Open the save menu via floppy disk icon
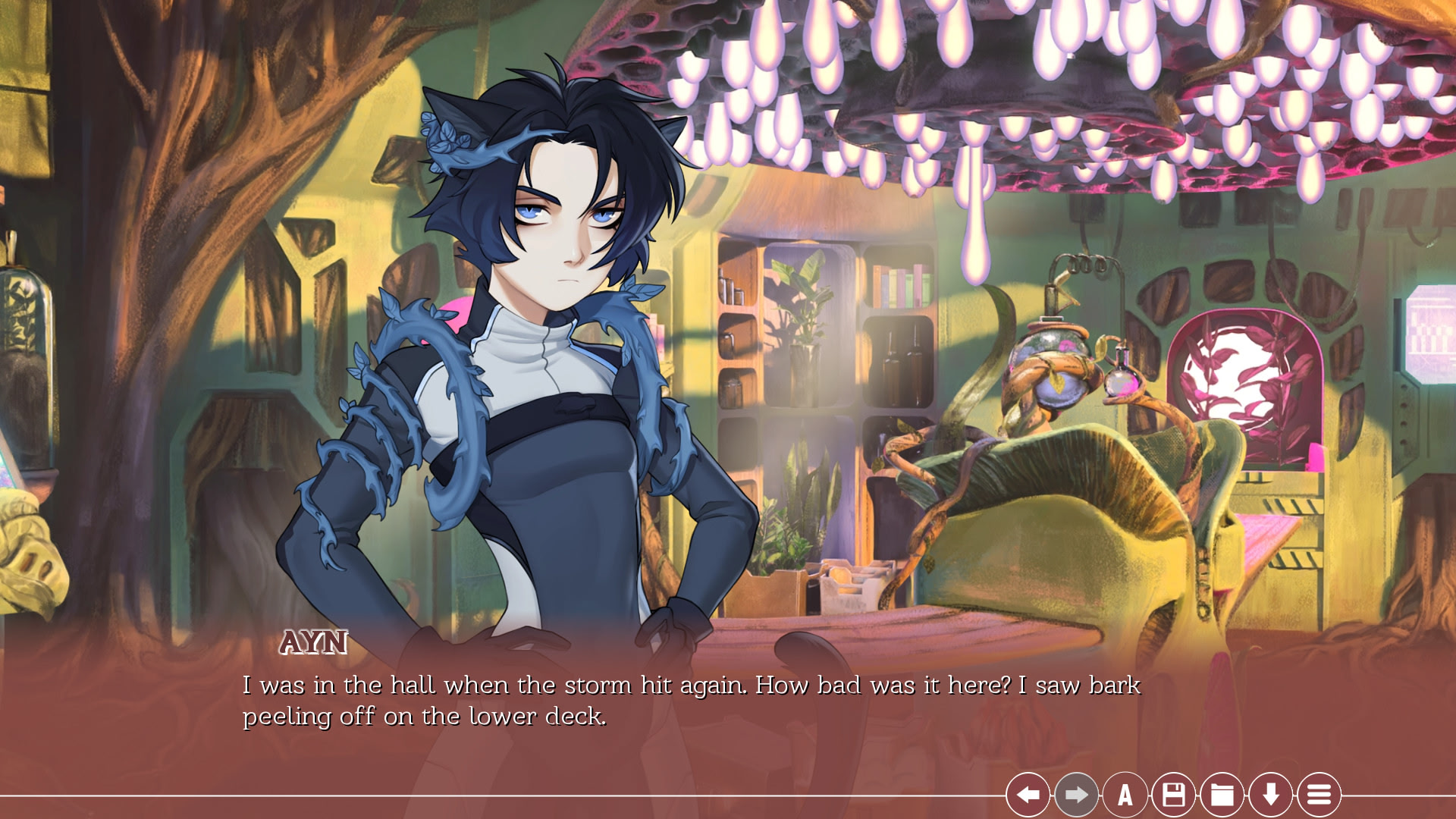The height and width of the screenshot is (819, 1456). [x=1173, y=795]
